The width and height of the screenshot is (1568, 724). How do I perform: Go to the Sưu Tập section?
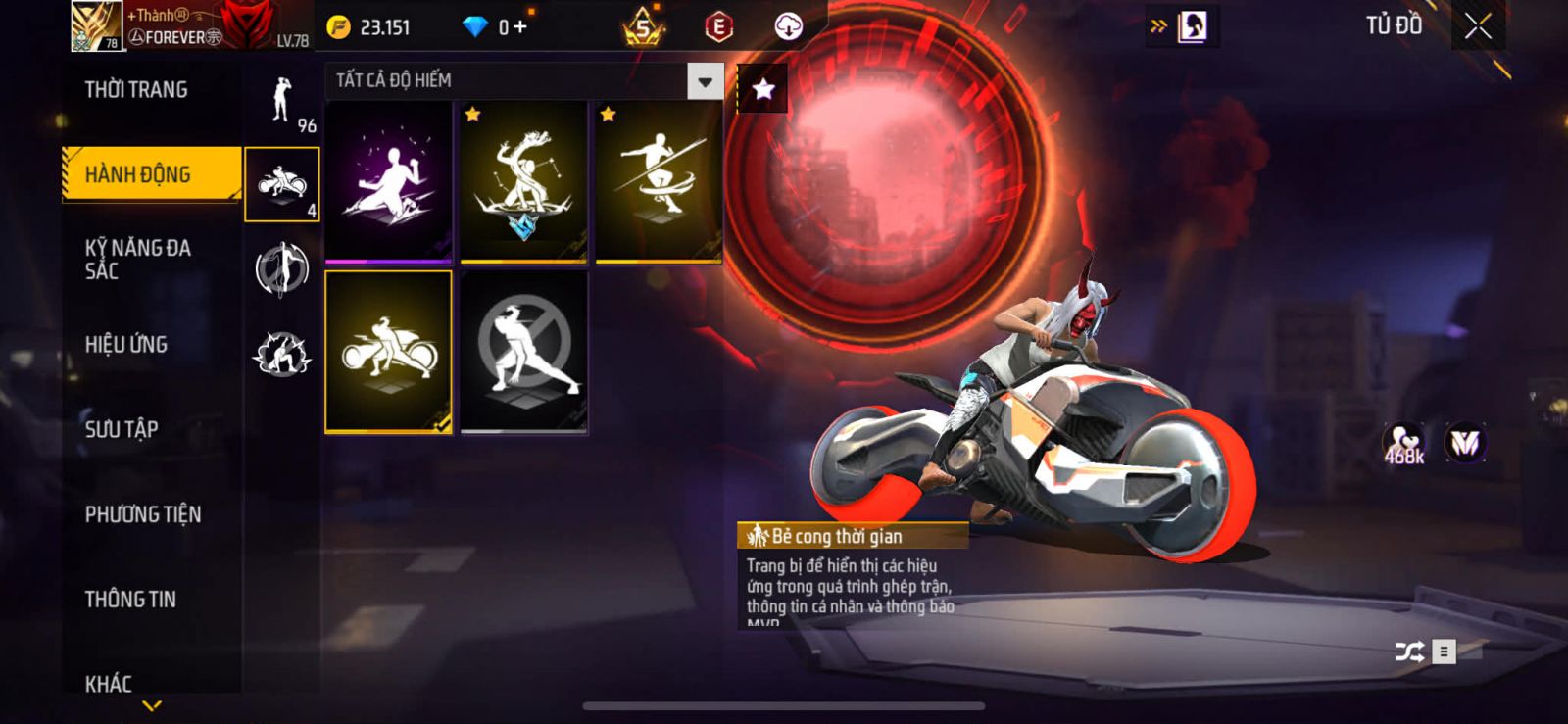pyautogui.click(x=122, y=428)
